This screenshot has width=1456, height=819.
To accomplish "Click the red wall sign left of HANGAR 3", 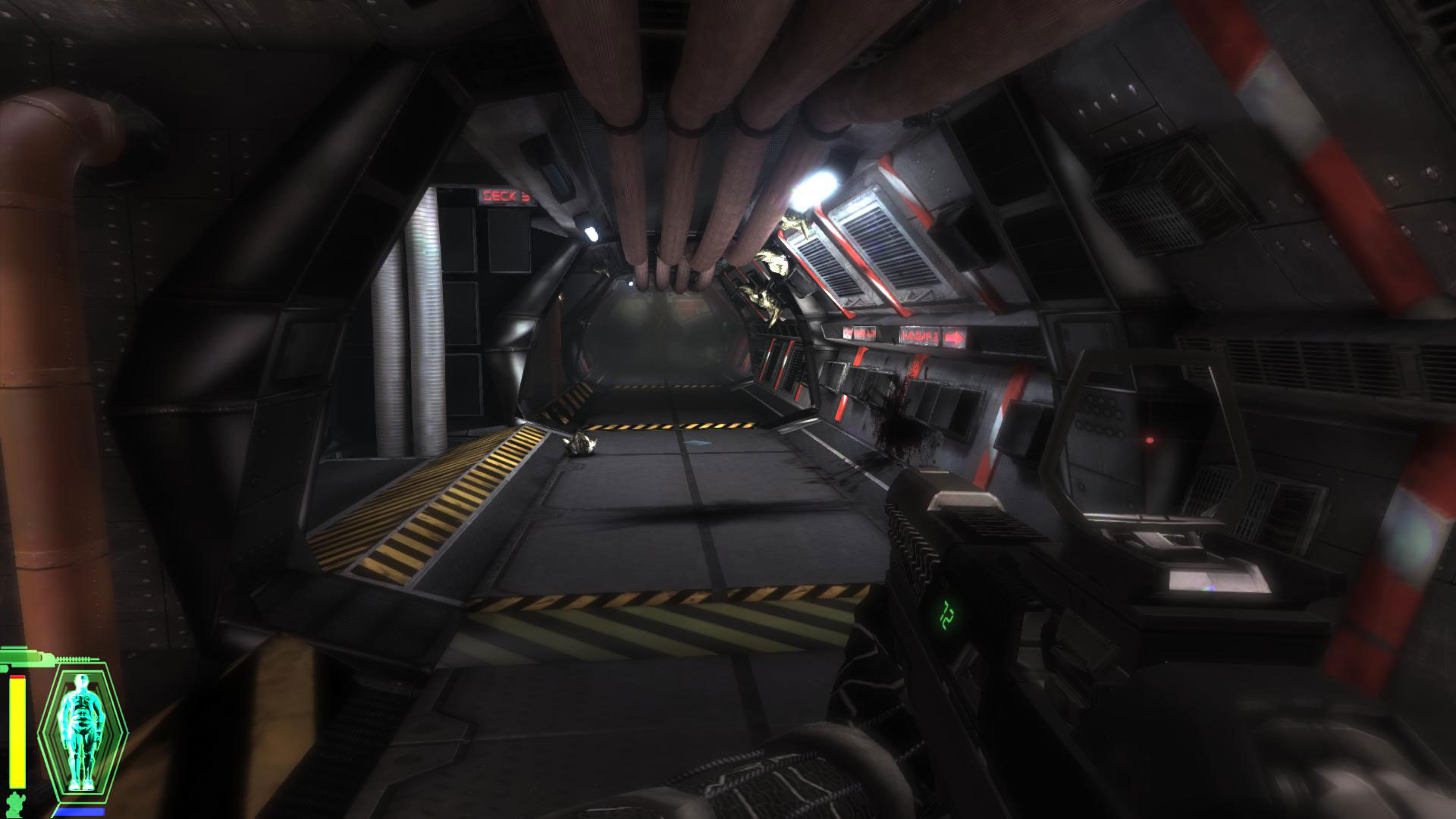I will point(859,334).
